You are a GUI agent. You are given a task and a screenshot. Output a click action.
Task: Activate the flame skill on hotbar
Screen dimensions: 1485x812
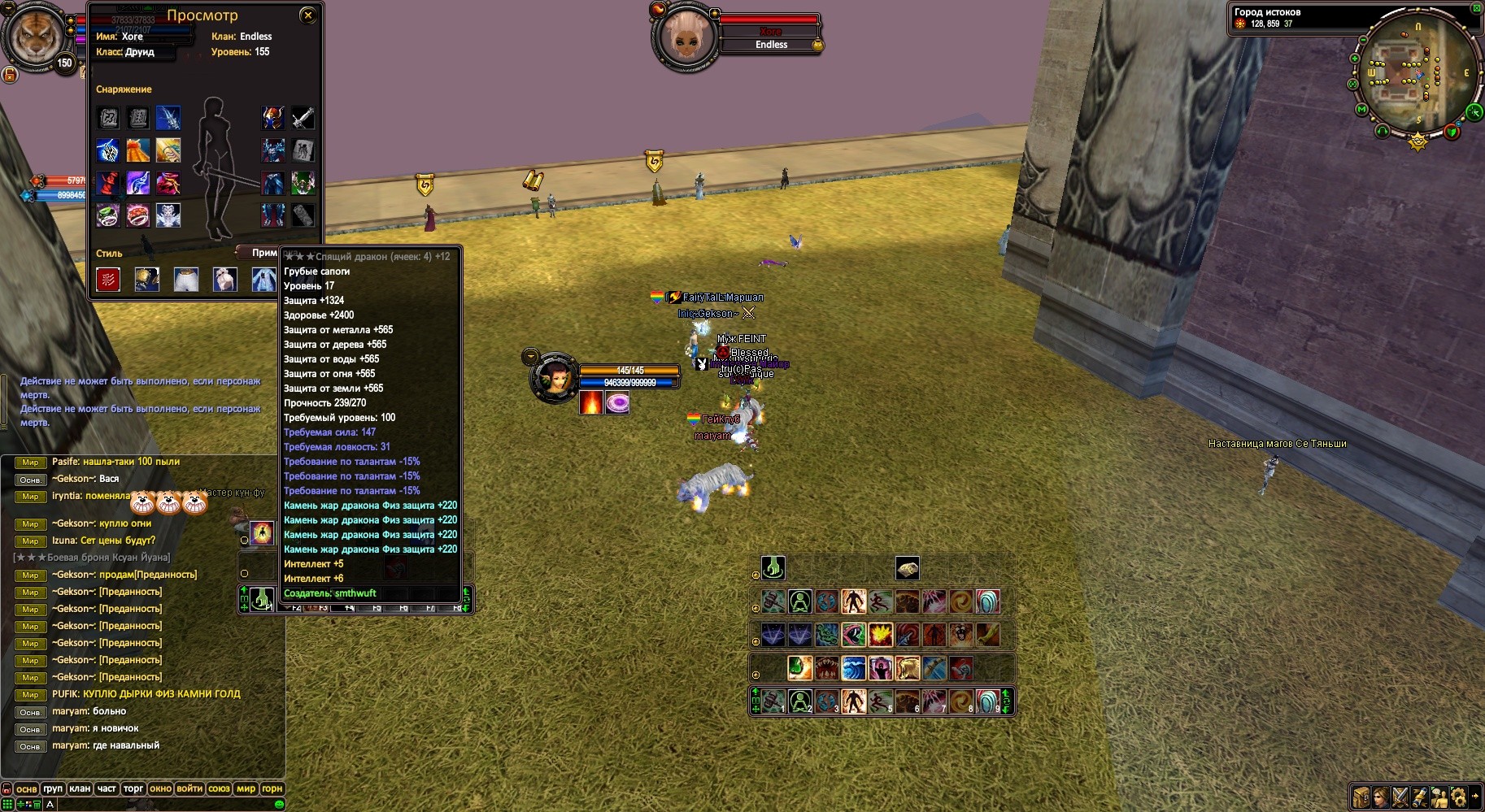(x=881, y=634)
